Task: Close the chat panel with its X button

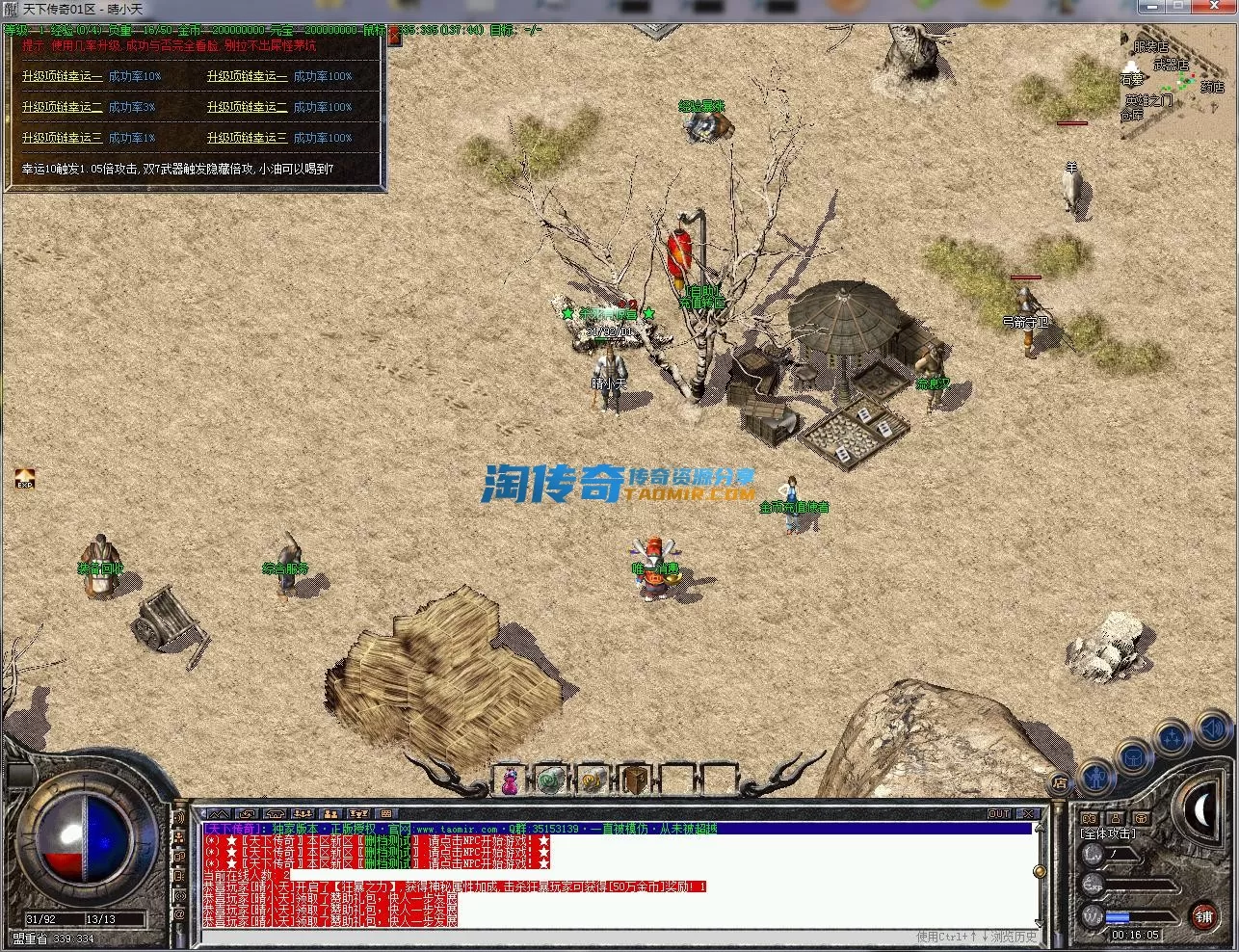Action: 1028,814
